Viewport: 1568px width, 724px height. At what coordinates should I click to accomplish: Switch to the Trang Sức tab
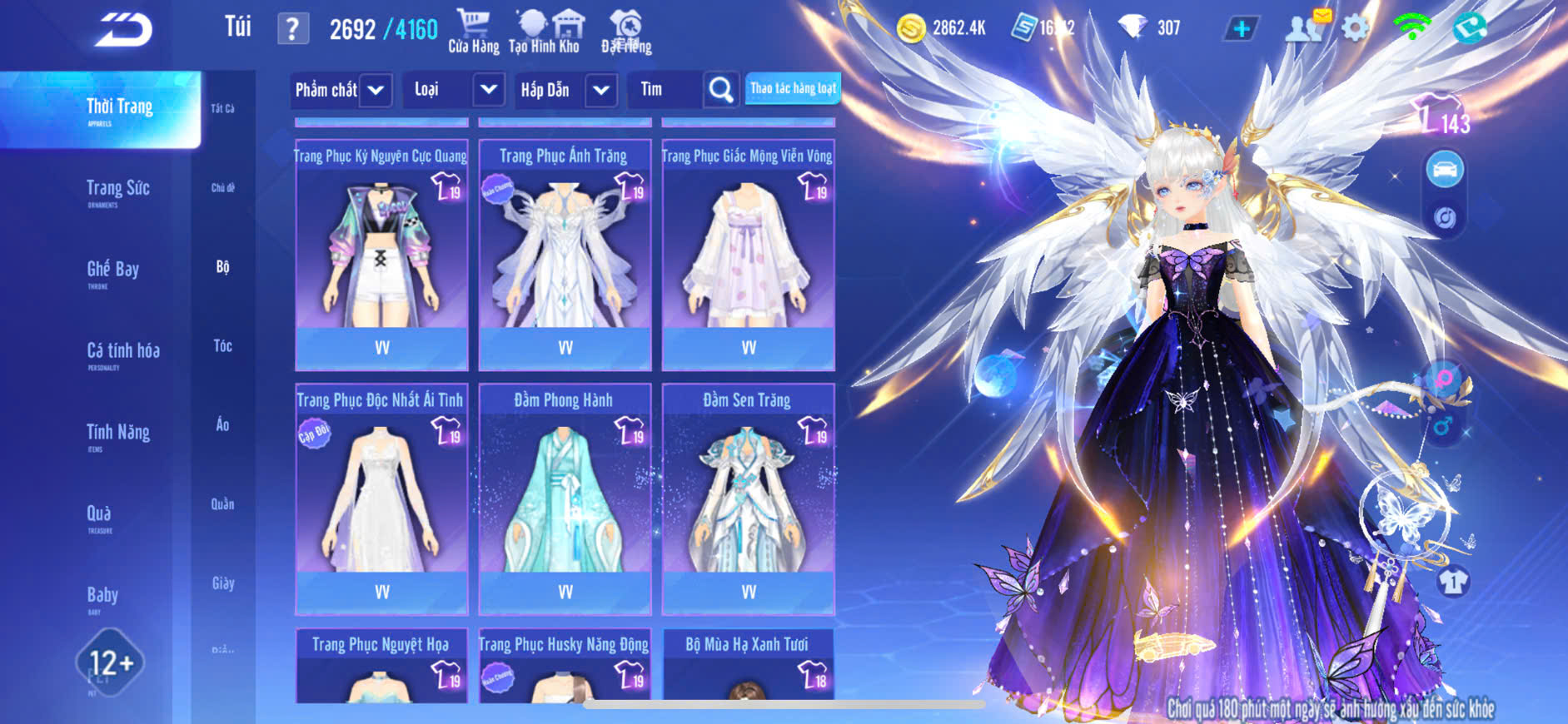(x=117, y=191)
